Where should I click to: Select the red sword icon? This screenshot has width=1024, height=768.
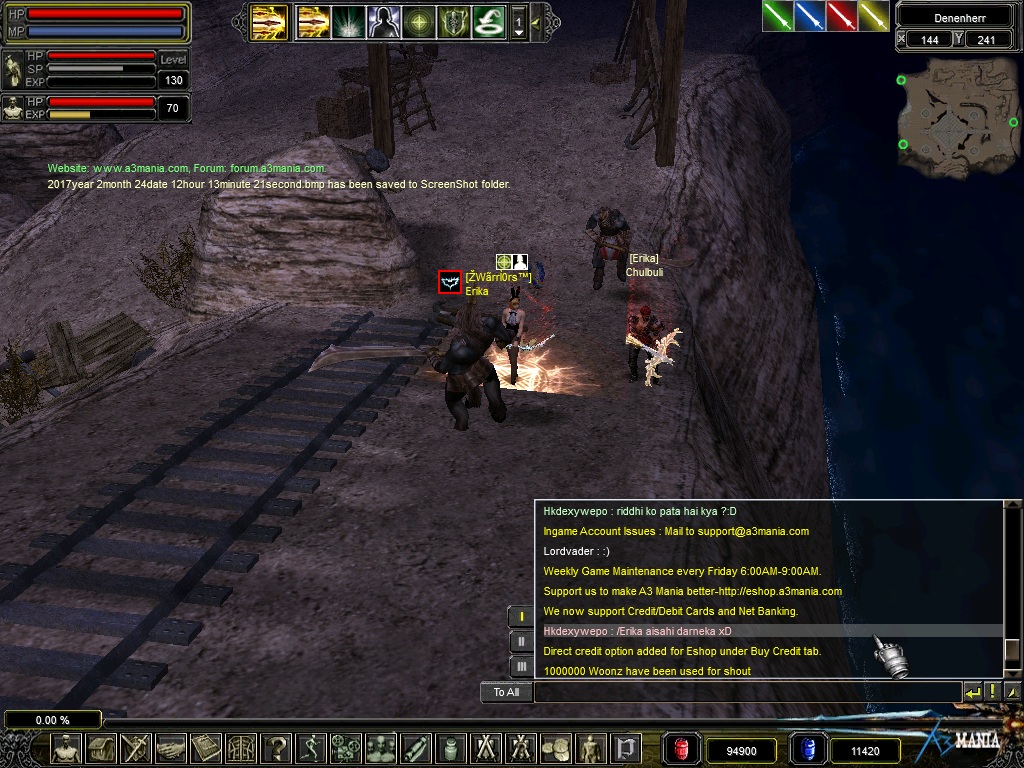click(x=842, y=16)
